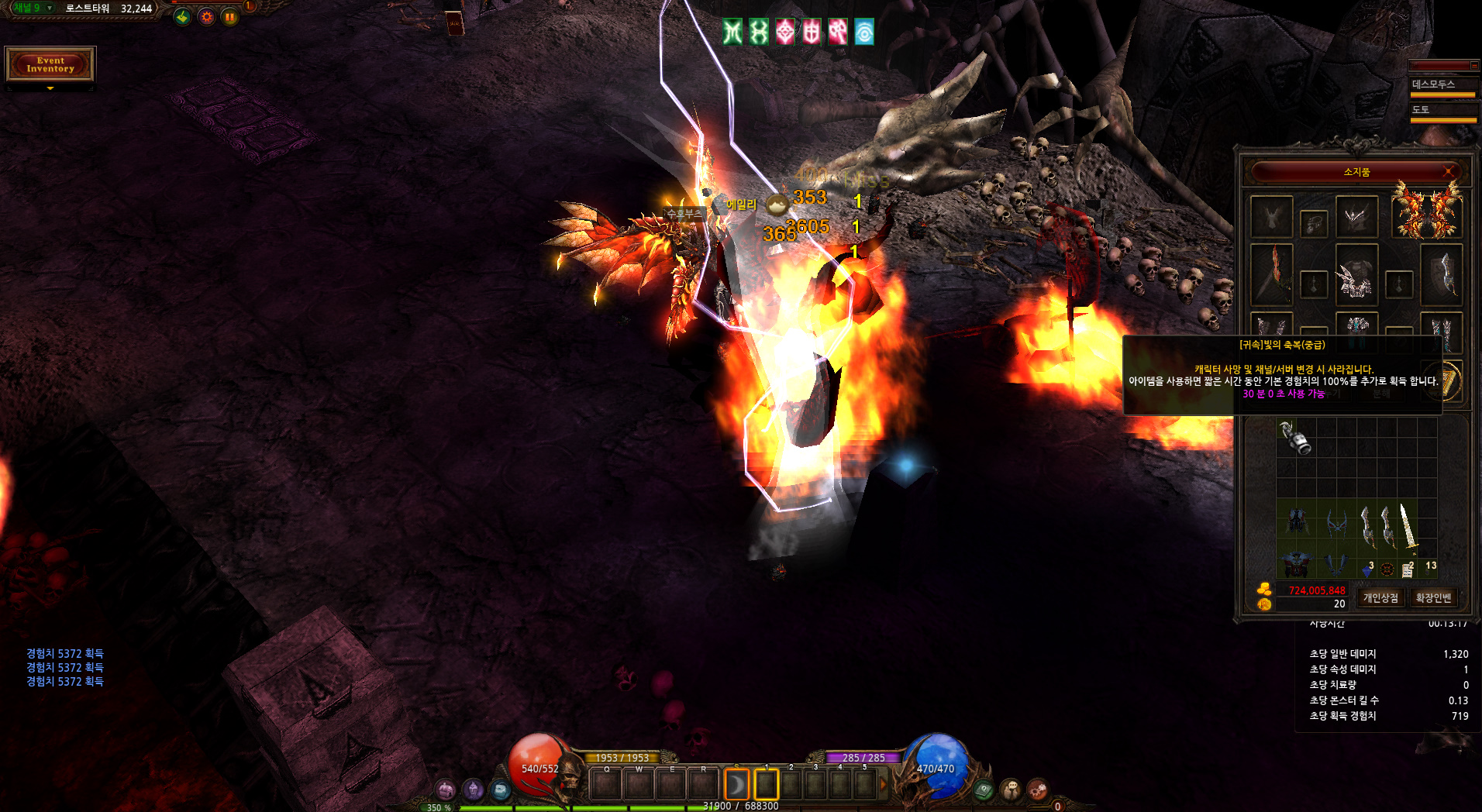Activate the crescent moon skill slot
Image resolution: width=1482 pixels, height=812 pixels.
coord(736,785)
